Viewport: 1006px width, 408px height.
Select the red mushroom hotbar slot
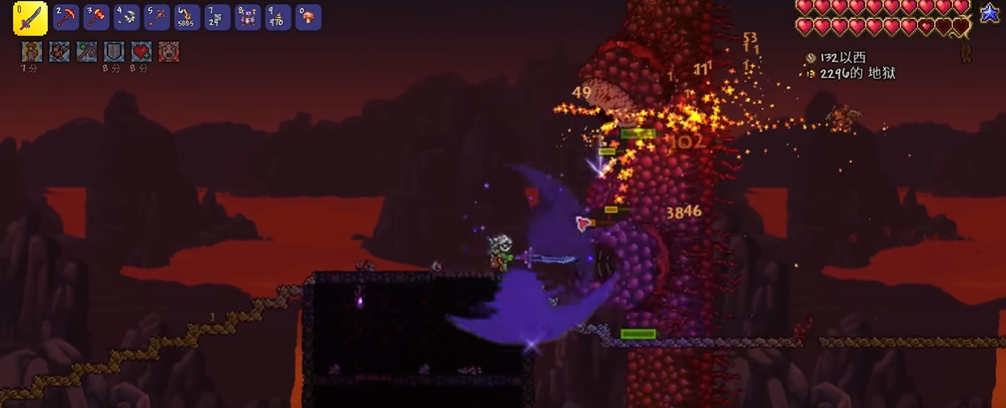[x=308, y=17]
